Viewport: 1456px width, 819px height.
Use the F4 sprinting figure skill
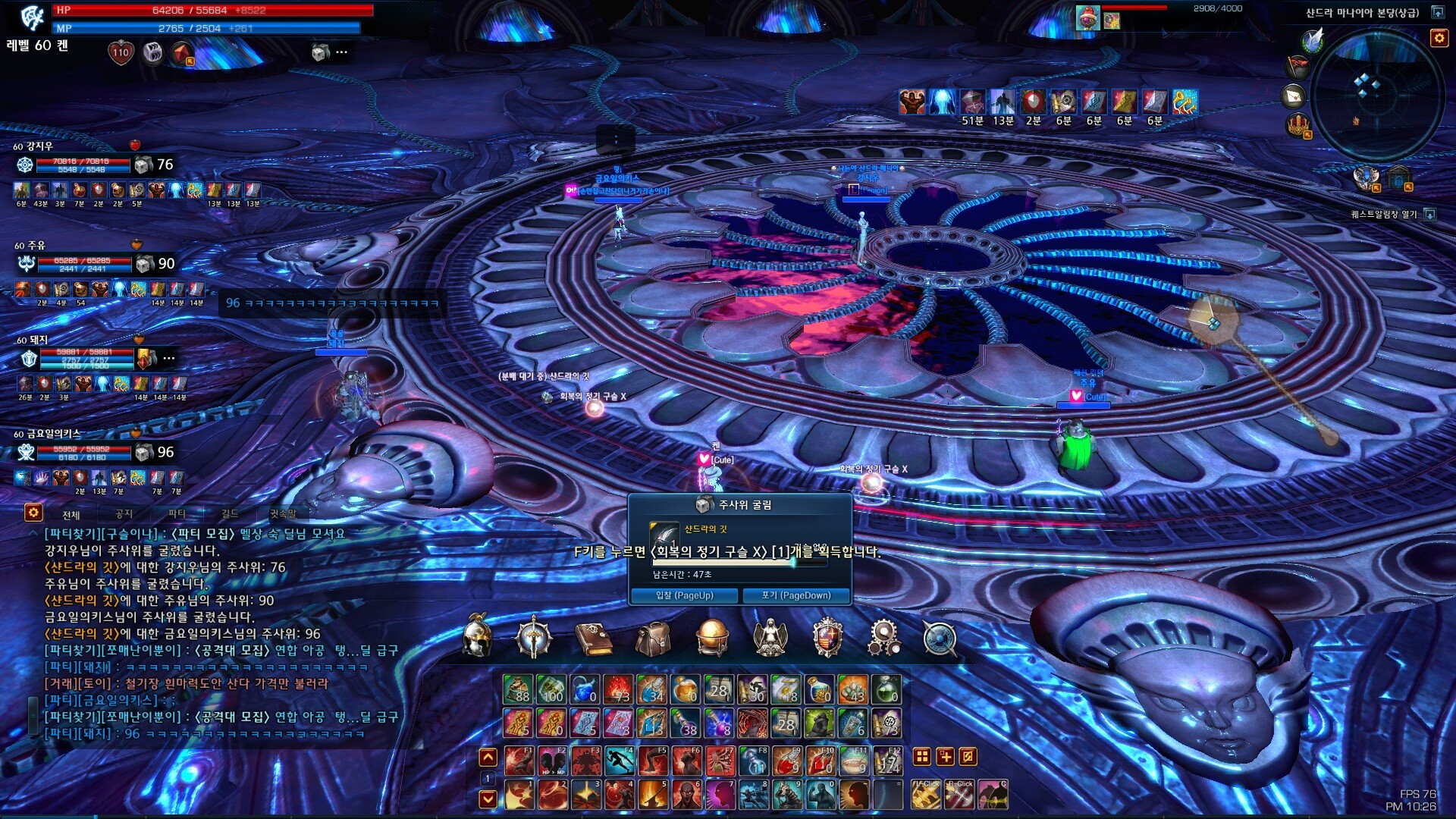click(619, 760)
